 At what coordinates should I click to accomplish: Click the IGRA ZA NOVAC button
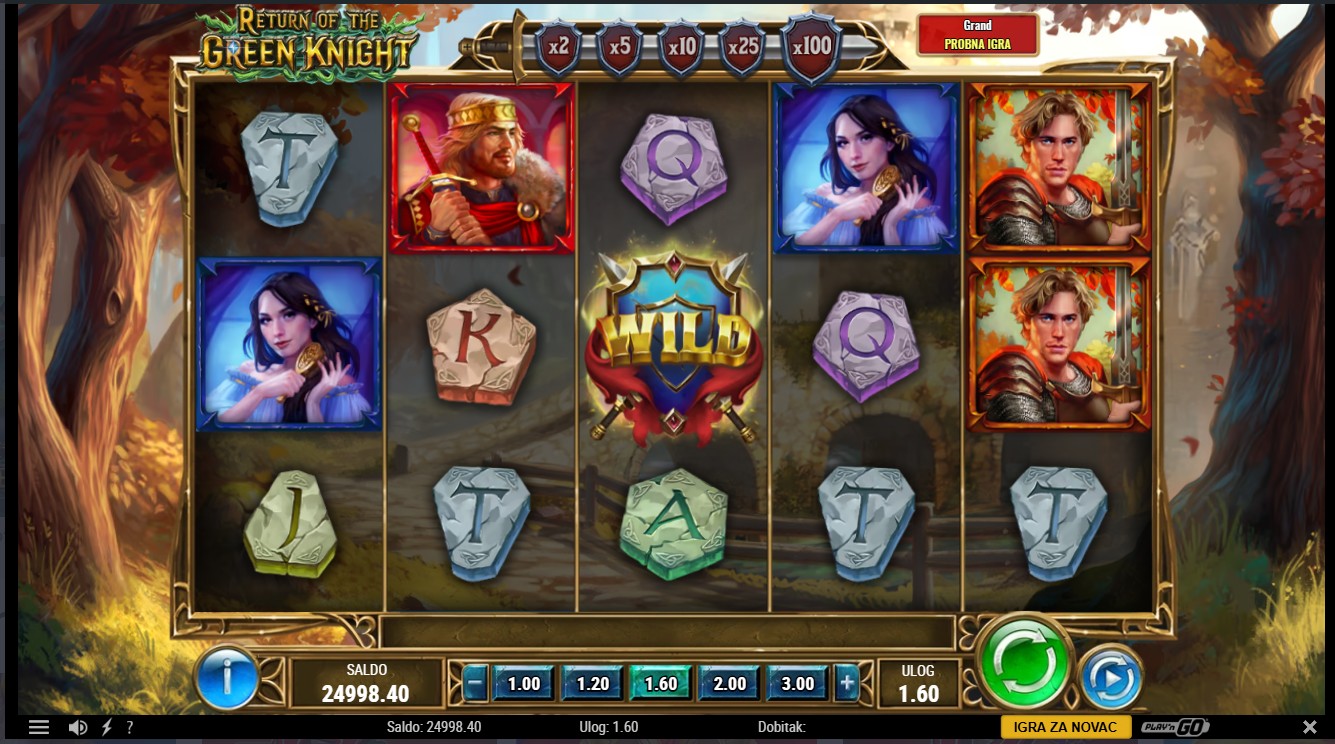1065,727
